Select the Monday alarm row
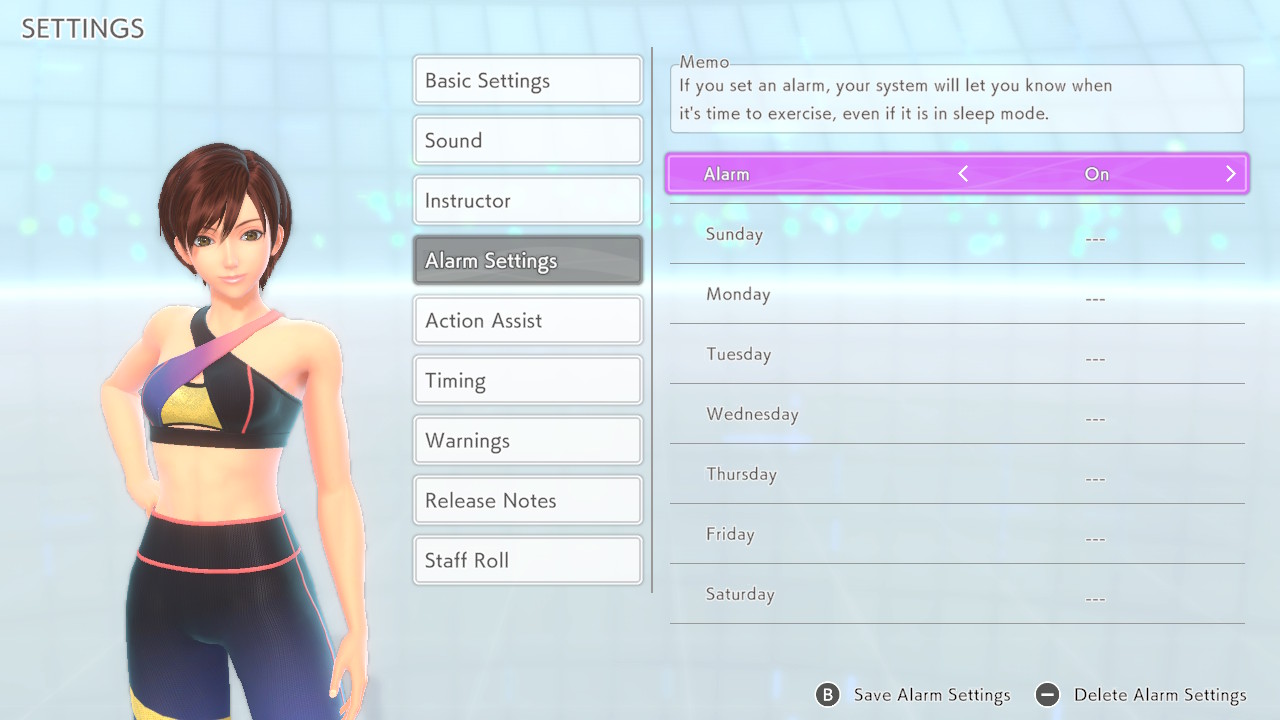Screen dimensions: 1280x720 [x=957, y=295]
